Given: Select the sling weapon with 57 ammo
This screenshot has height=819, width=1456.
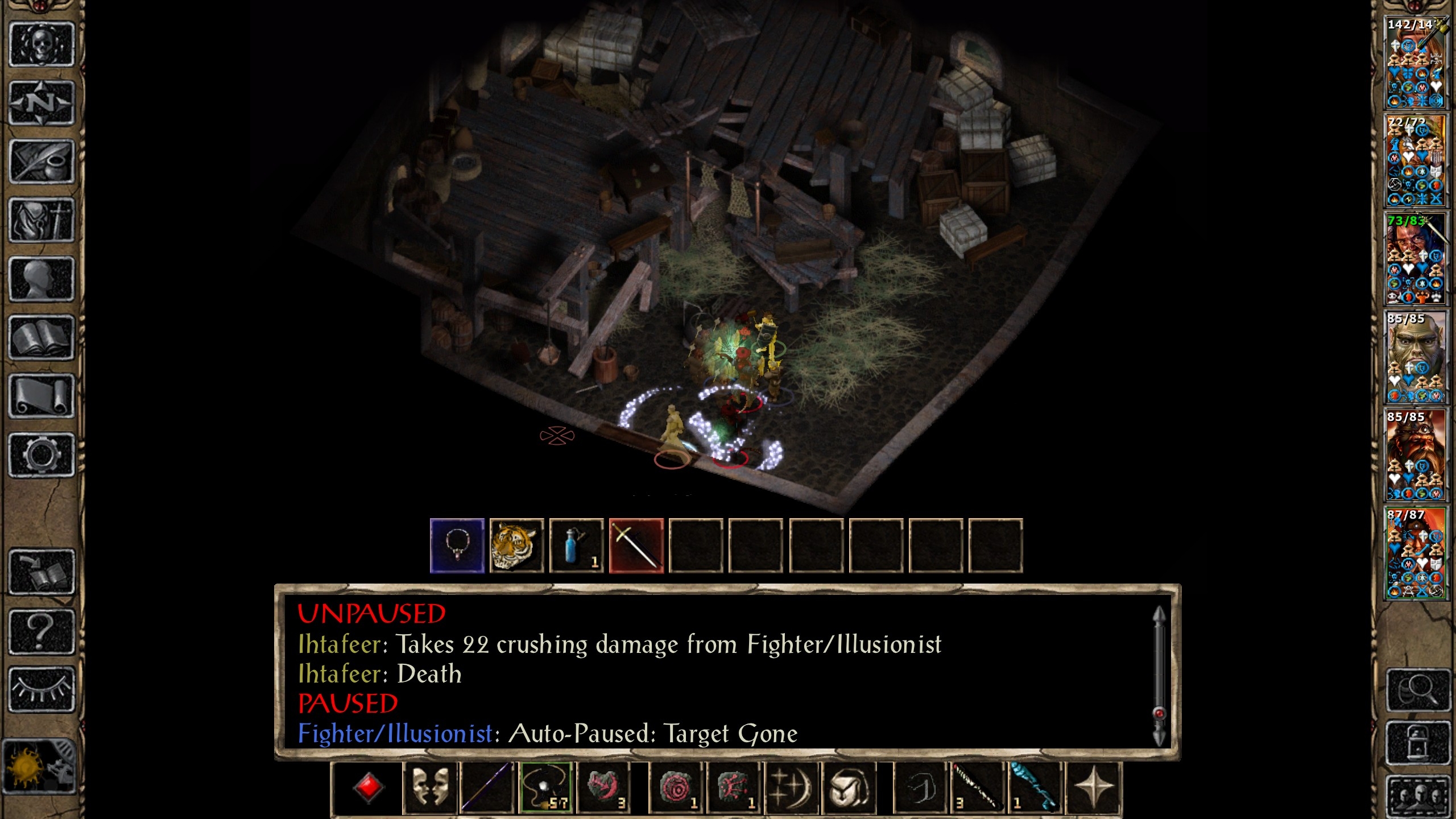Looking at the screenshot, I should [545, 788].
